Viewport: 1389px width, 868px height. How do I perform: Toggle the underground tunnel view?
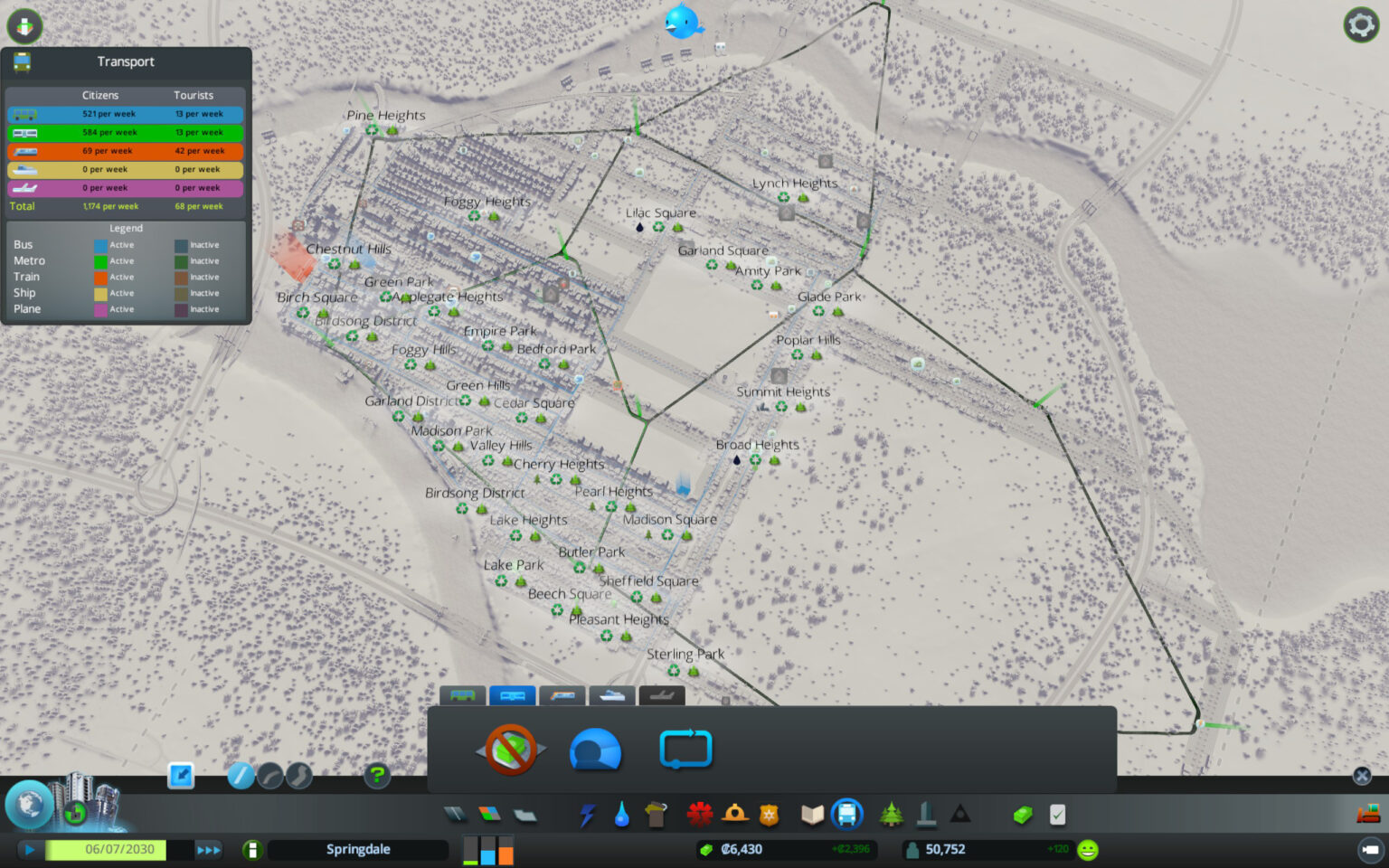point(595,750)
